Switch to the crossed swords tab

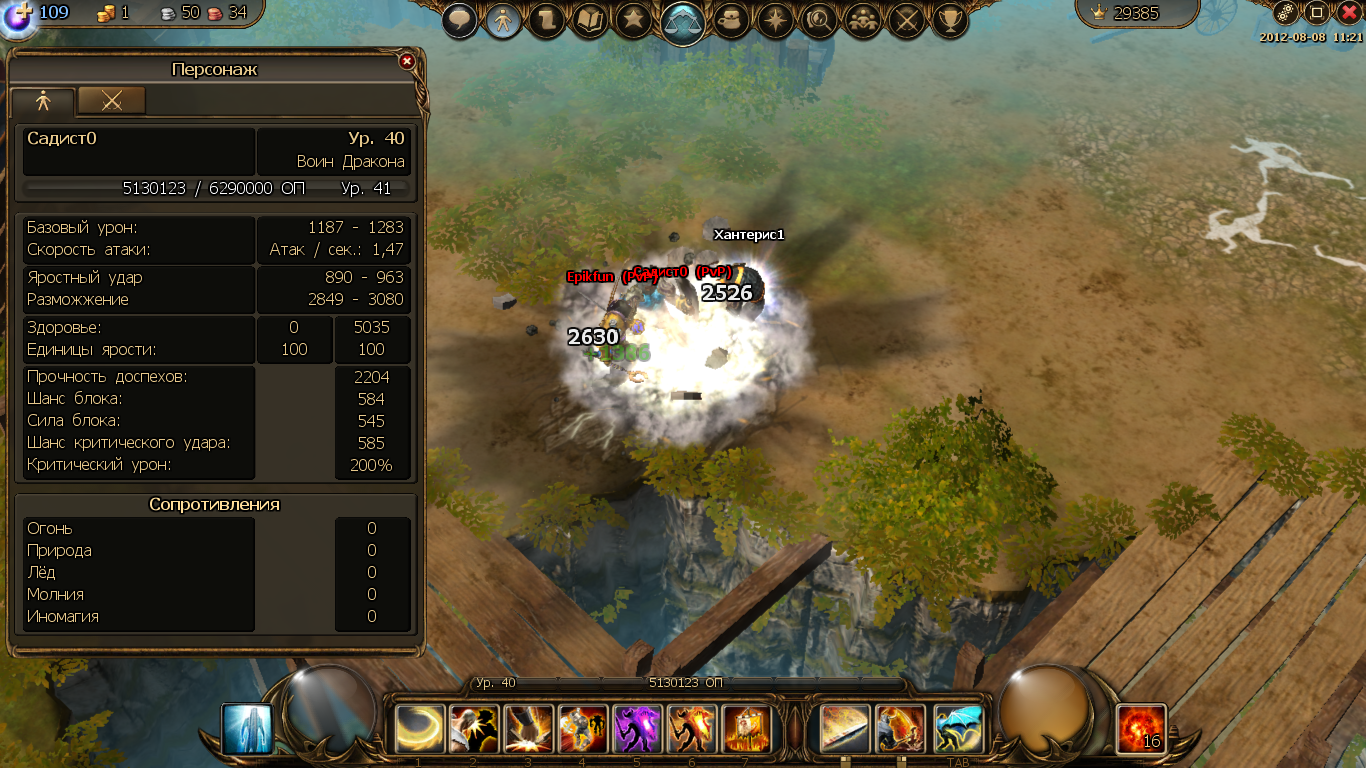click(112, 100)
